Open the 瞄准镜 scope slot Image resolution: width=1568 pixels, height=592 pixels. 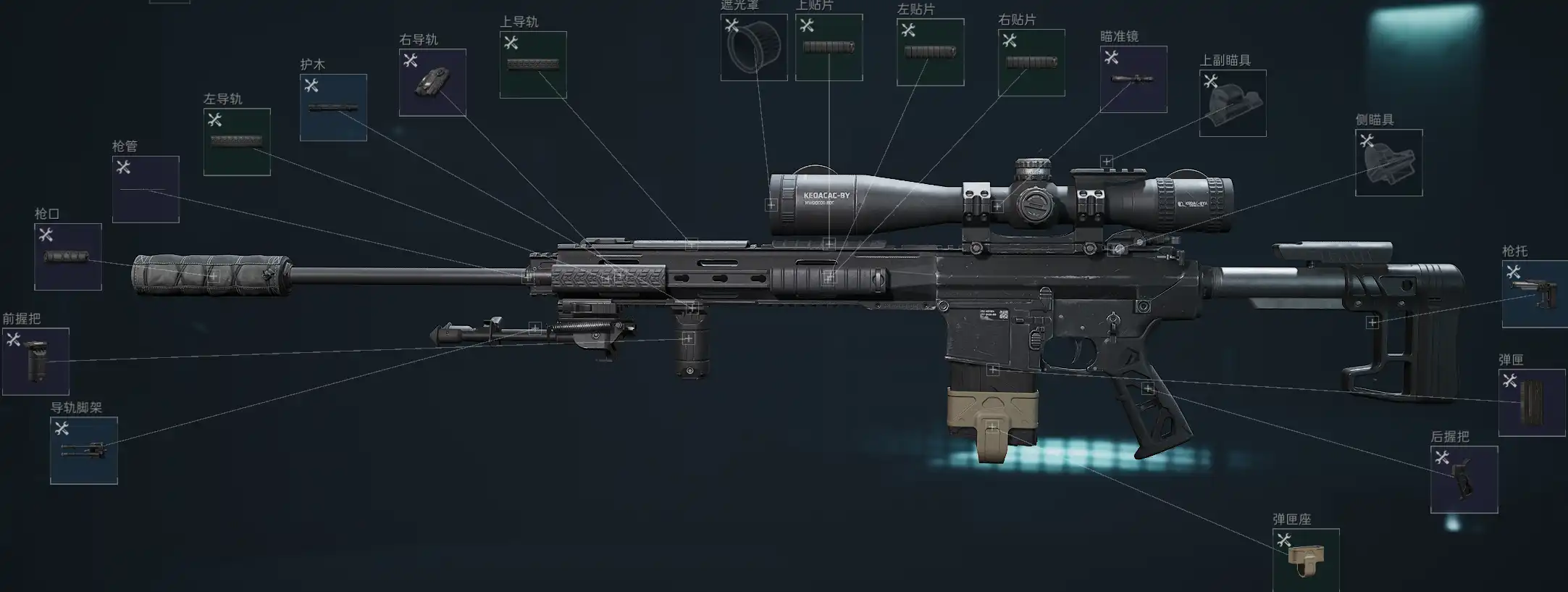(1133, 80)
